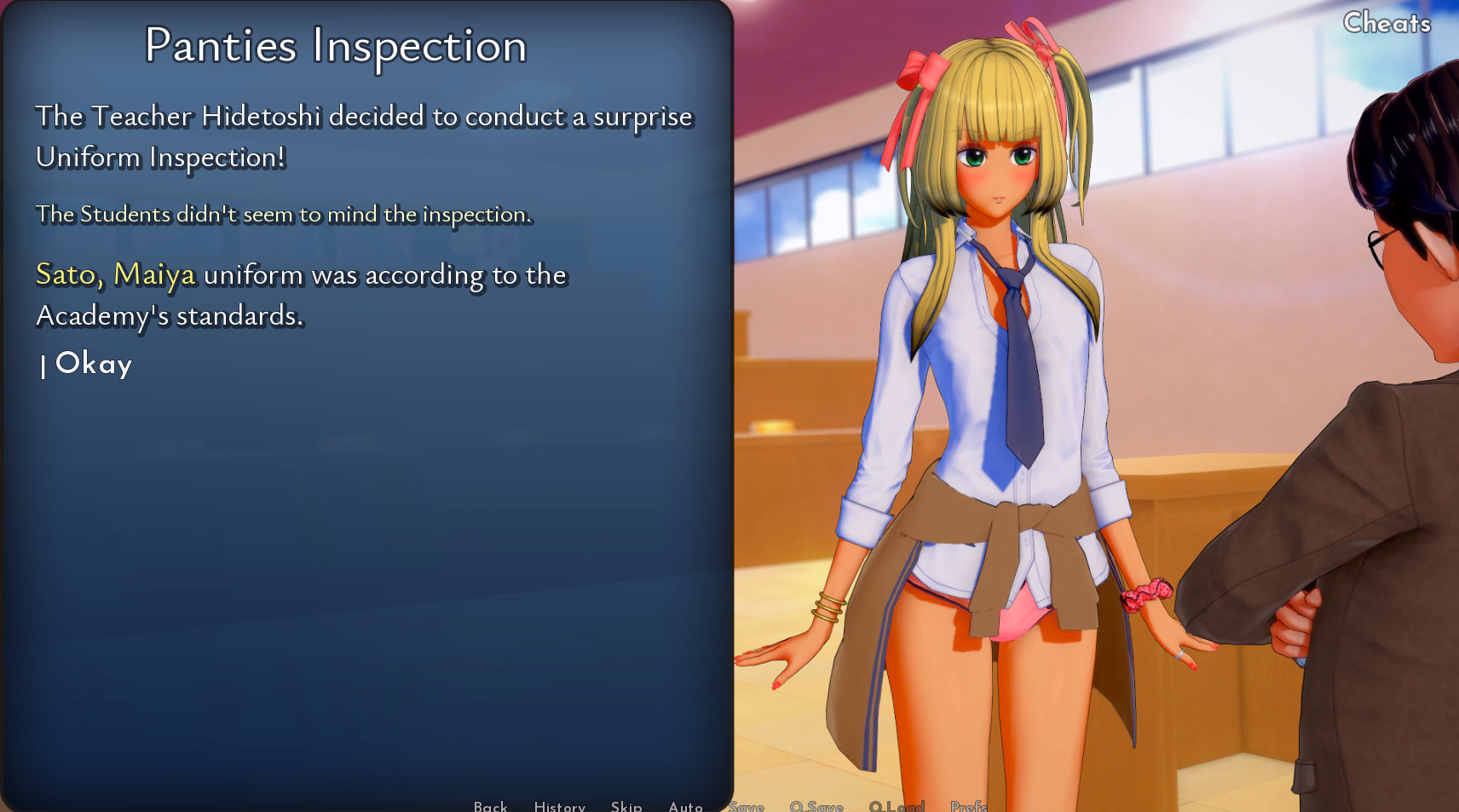Open the Prefs menu

click(968, 806)
